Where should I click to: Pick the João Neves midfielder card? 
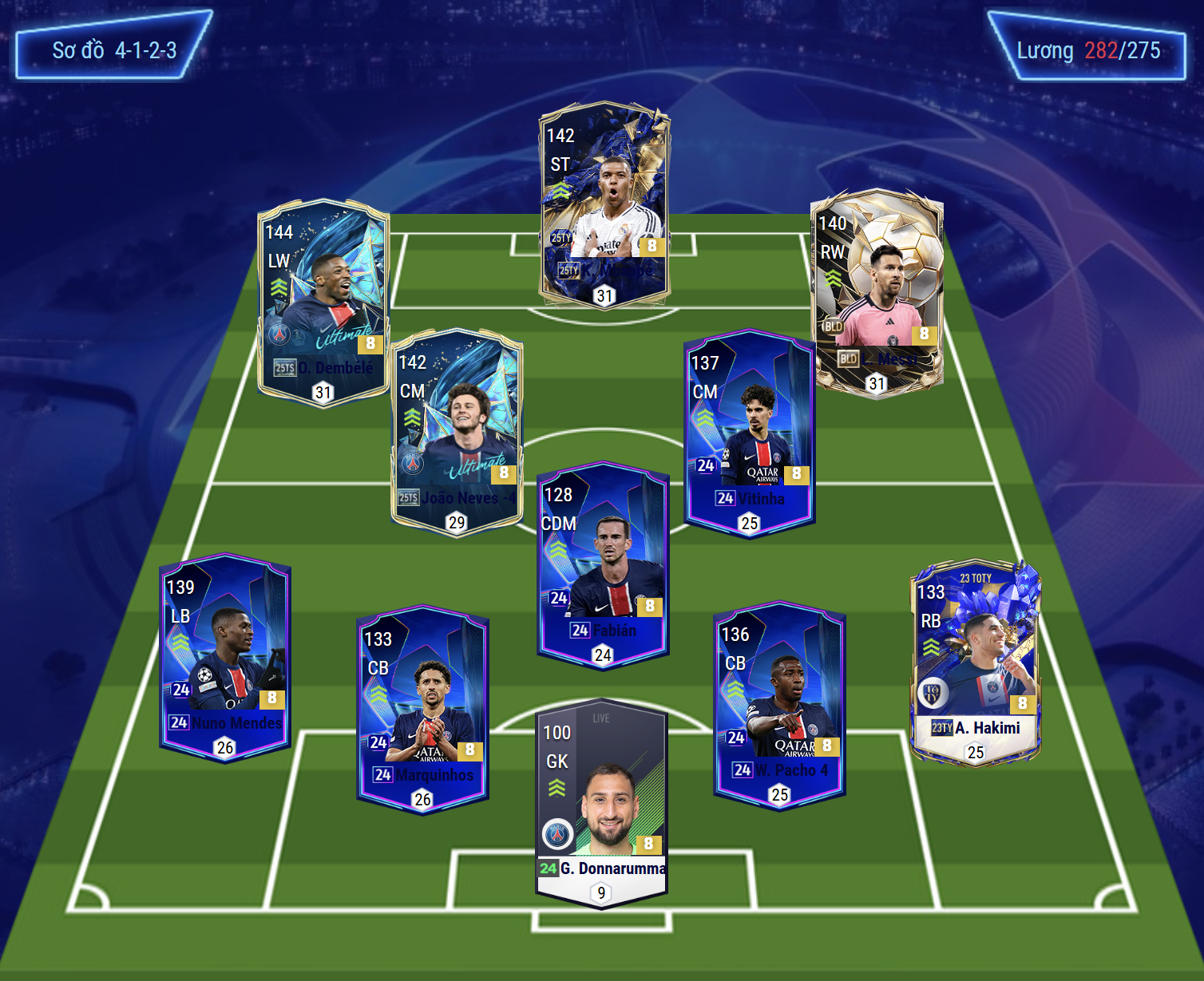point(457,432)
